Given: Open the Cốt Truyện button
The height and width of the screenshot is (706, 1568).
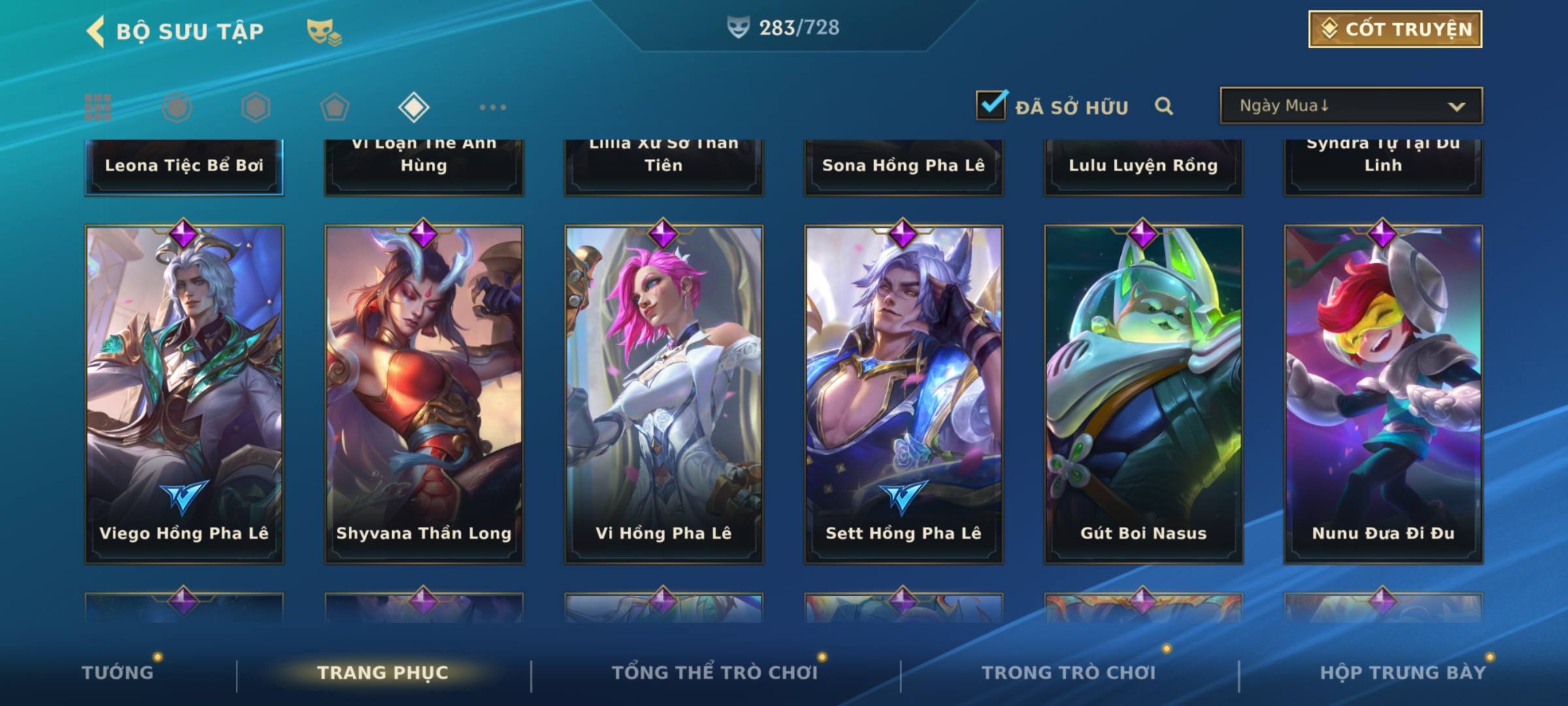Looking at the screenshot, I should click(x=1395, y=29).
